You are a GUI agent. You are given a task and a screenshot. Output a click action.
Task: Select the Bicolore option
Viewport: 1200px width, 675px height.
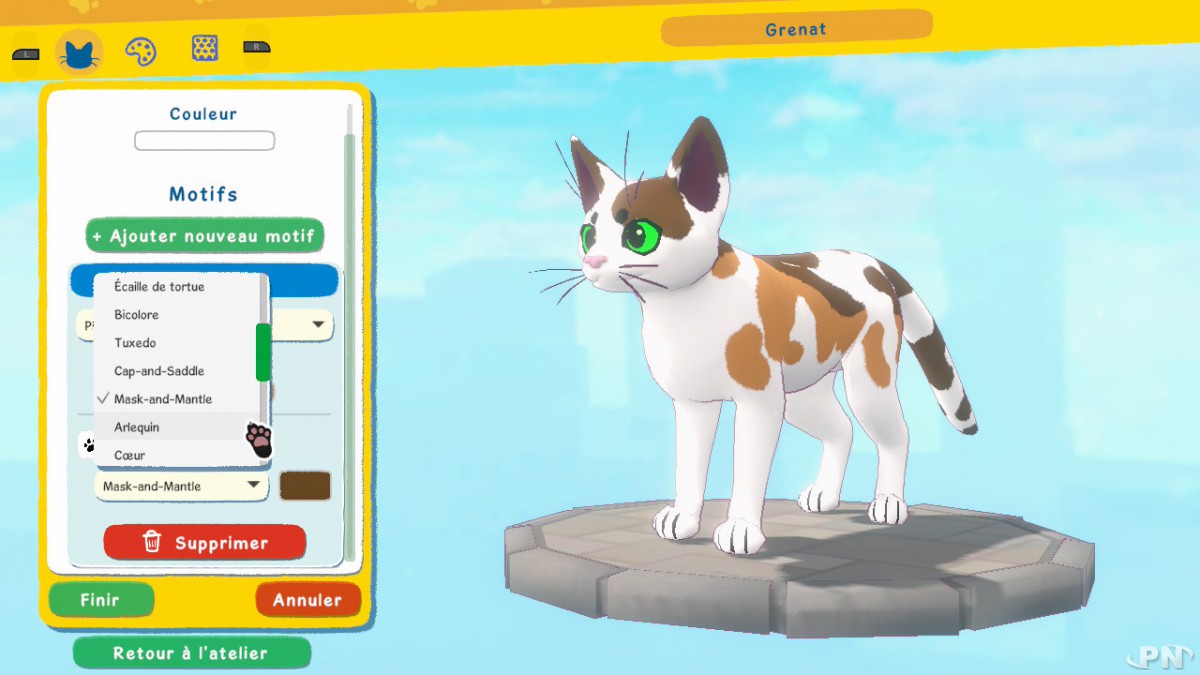[137, 315]
